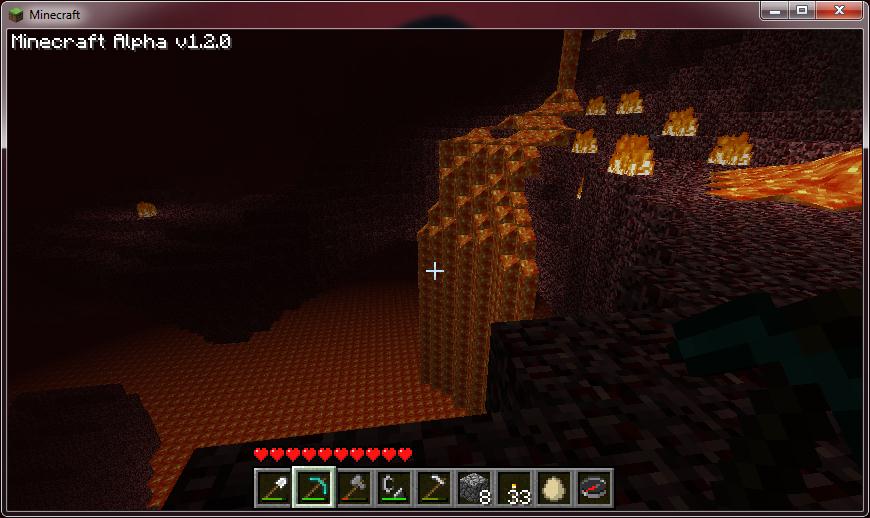Close the Minecraft window
Image resolution: width=870 pixels, height=518 pixels.
pos(838,10)
